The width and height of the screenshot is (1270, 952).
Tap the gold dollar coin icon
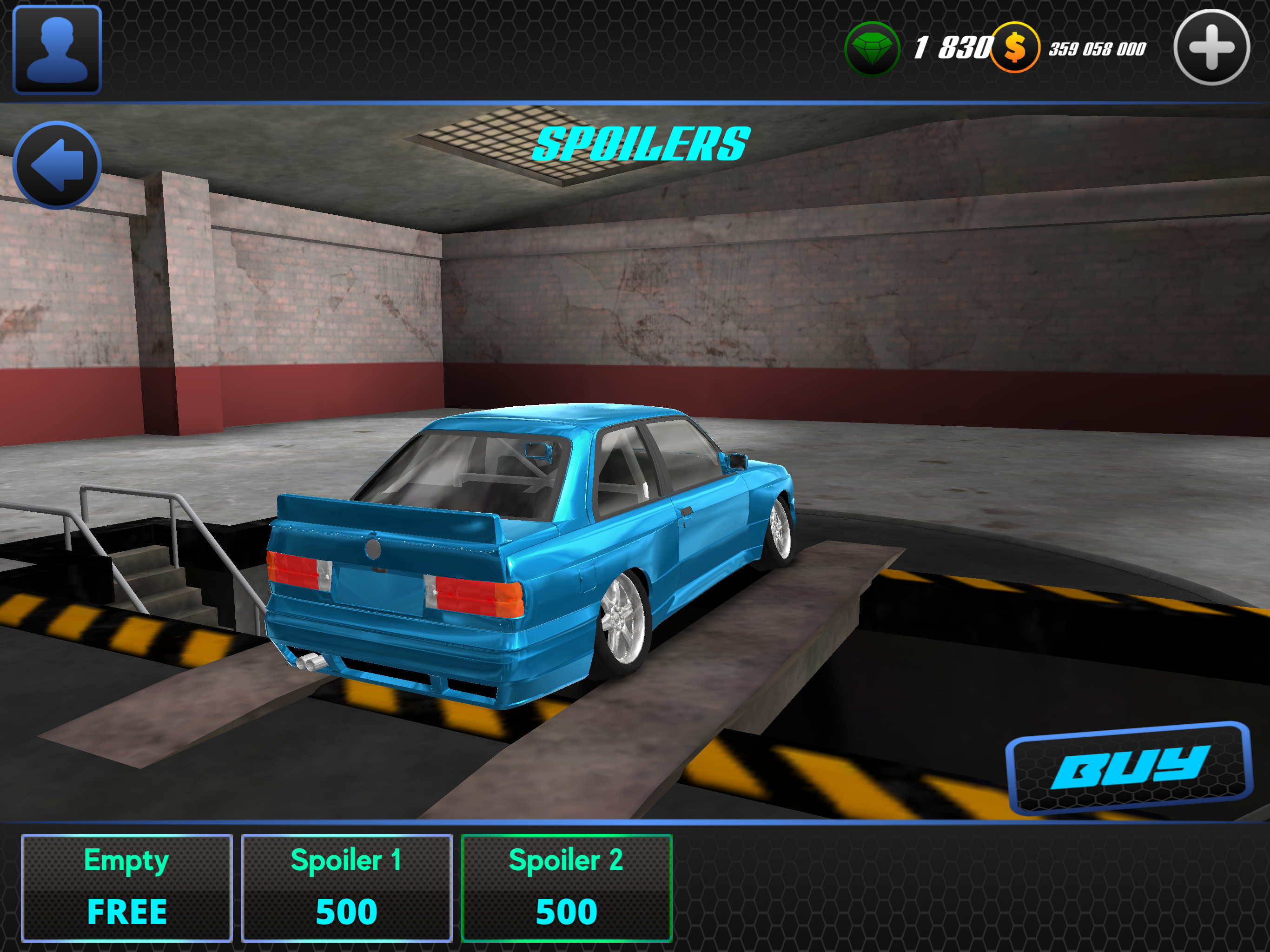pos(1014,48)
